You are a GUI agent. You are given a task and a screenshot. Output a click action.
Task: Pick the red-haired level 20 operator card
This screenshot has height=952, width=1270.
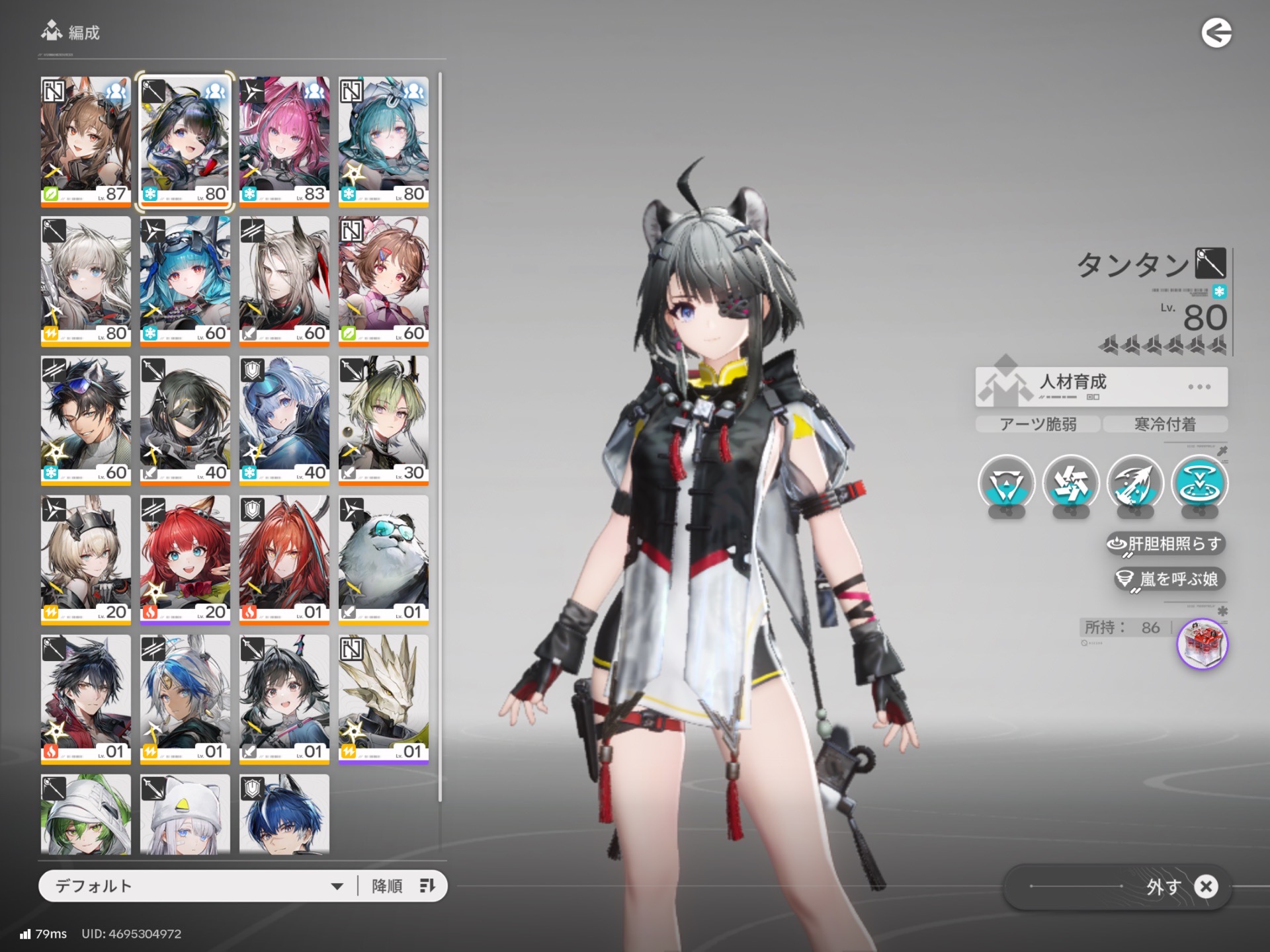(185, 559)
